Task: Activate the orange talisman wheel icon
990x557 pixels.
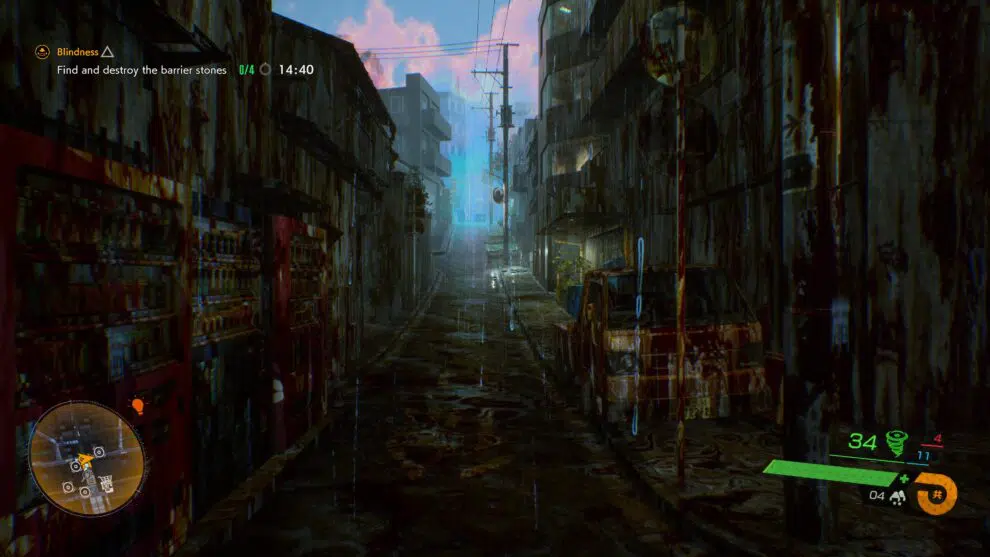Action: pyautogui.click(x=937, y=493)
